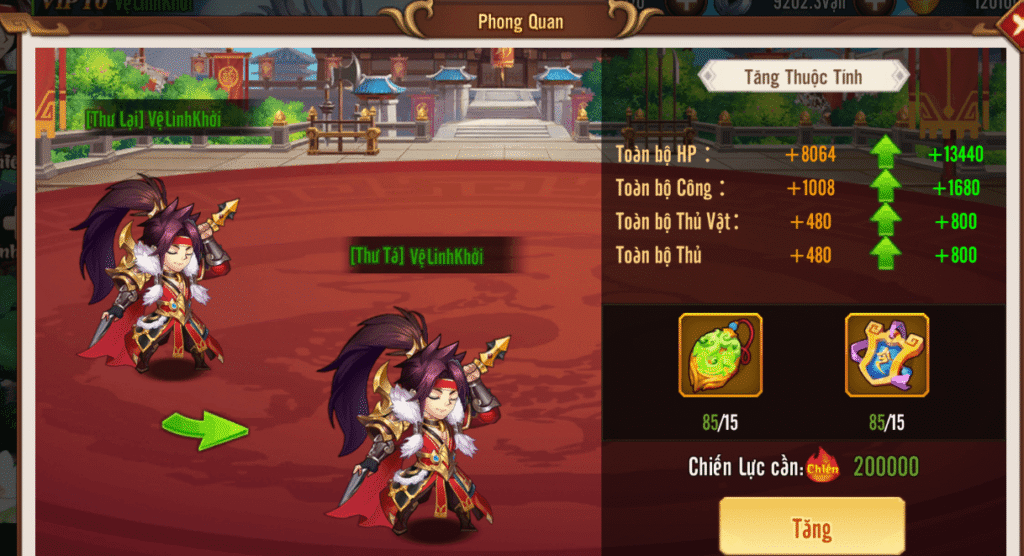Screen dimensions: 1024x556
Task: Select the green jade pendant material
Action: (x=720, y=355)
